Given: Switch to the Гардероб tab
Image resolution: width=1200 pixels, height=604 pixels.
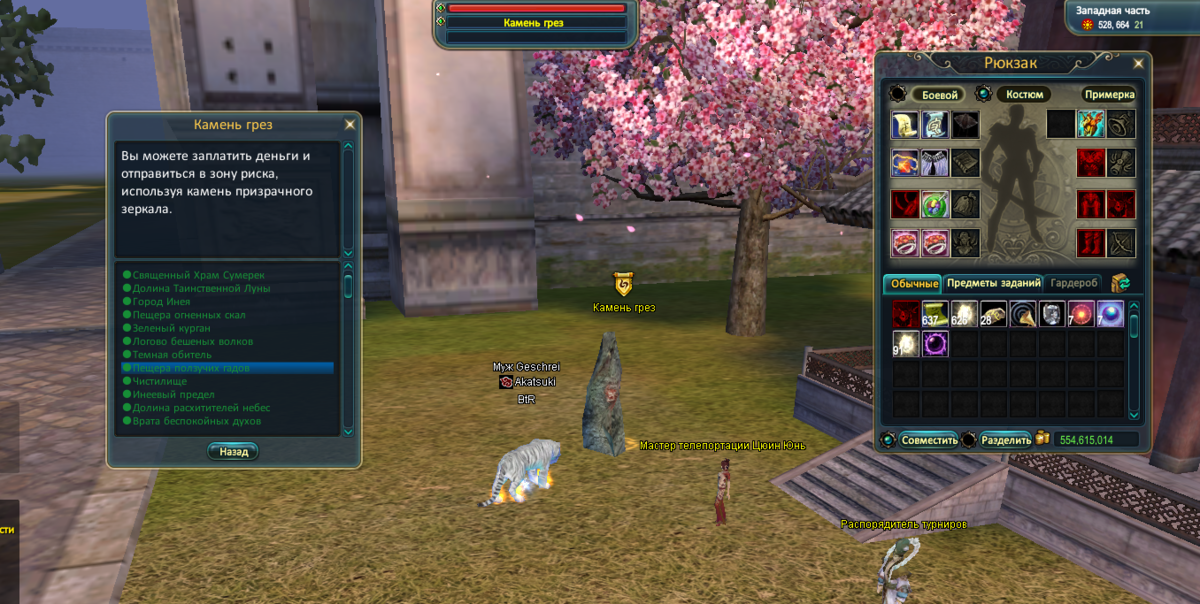Looking at the screenshot, I should (1075, 284).
